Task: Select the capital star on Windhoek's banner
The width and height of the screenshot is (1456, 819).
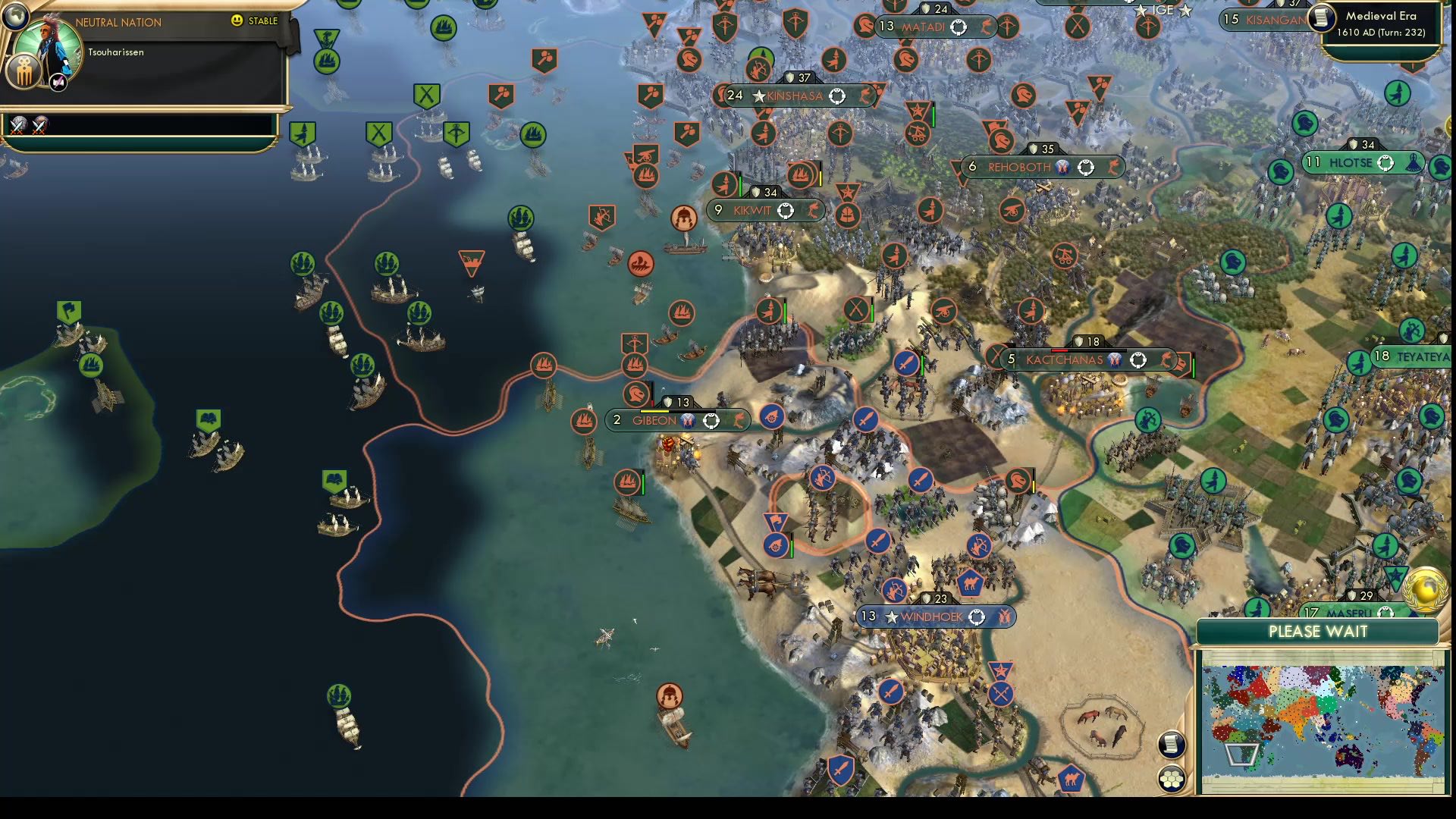Action: [890, 617]
